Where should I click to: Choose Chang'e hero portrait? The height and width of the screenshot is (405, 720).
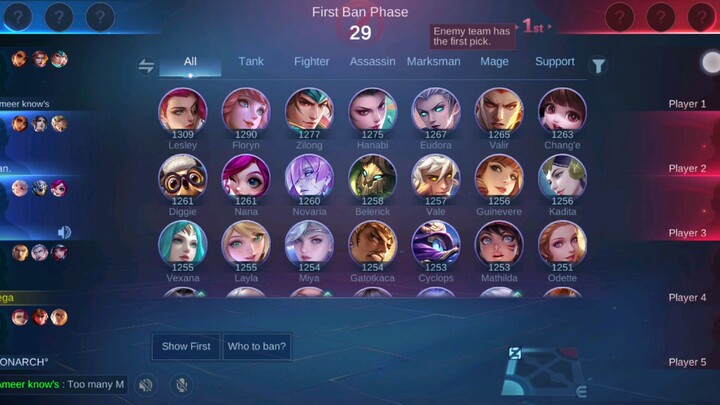(562, 111)
